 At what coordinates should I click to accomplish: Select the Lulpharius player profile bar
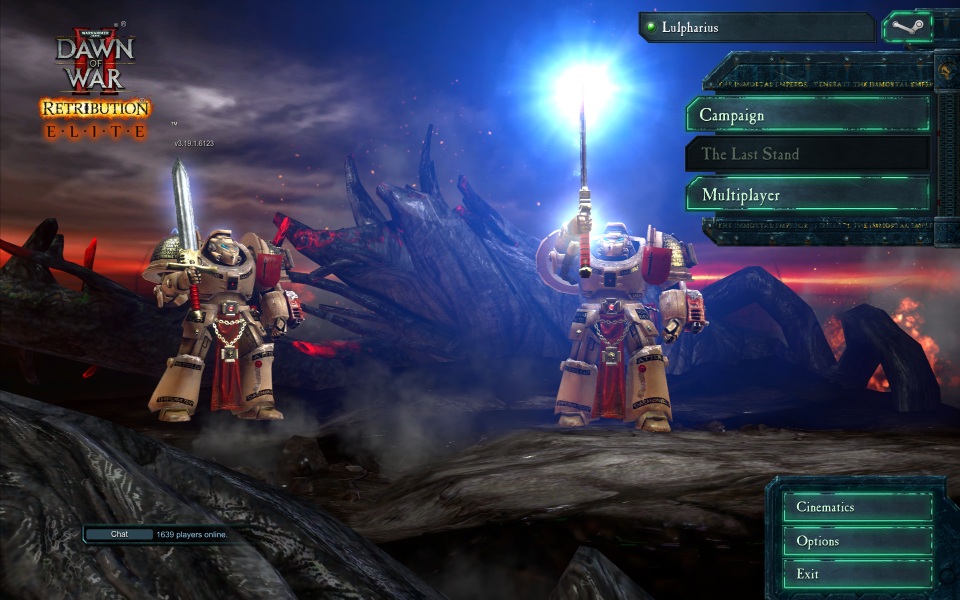point(756,27)
